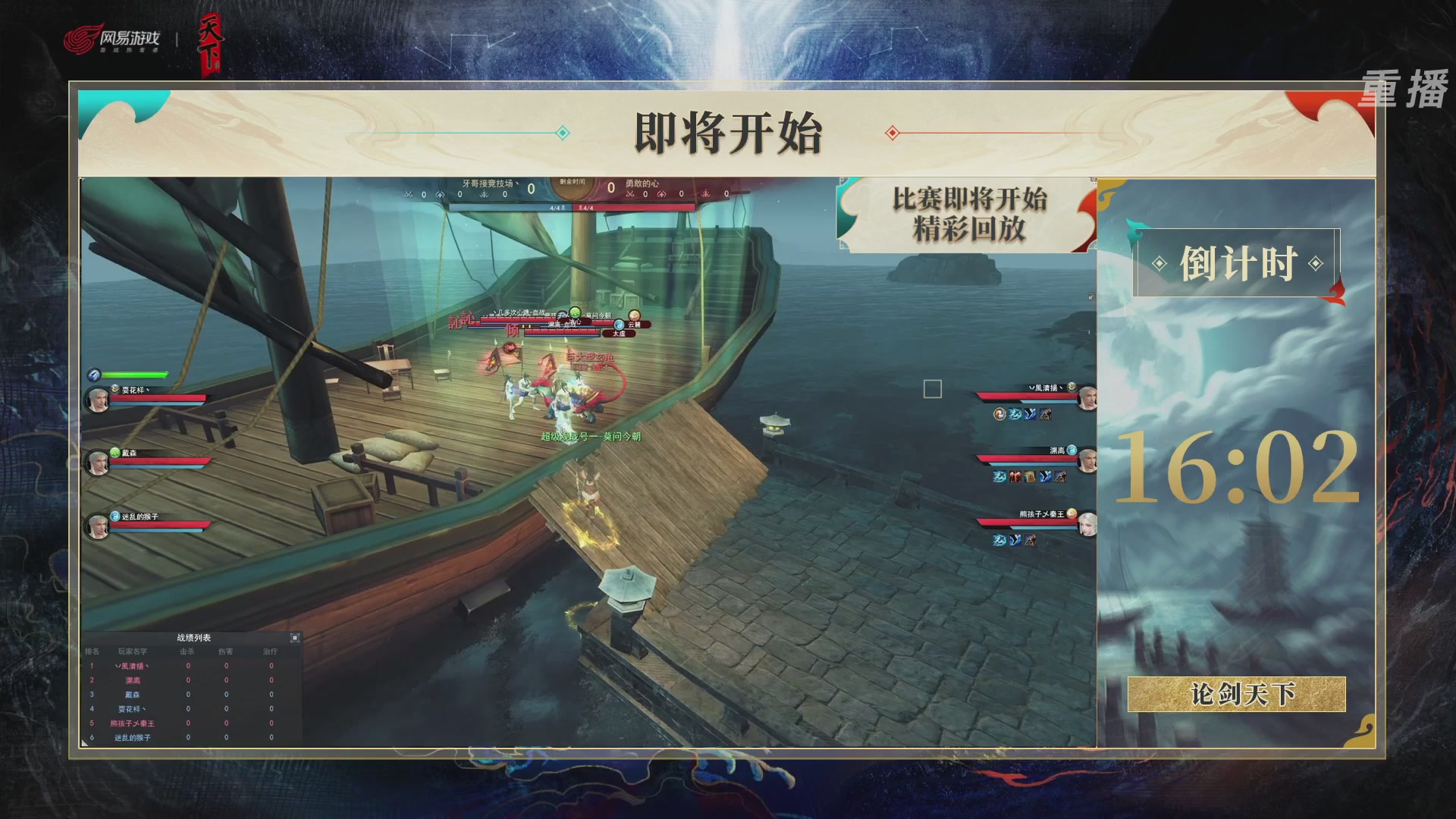
Task: Select the crossed-swords kill icon on the red team bar
Action: pos(632,194)
